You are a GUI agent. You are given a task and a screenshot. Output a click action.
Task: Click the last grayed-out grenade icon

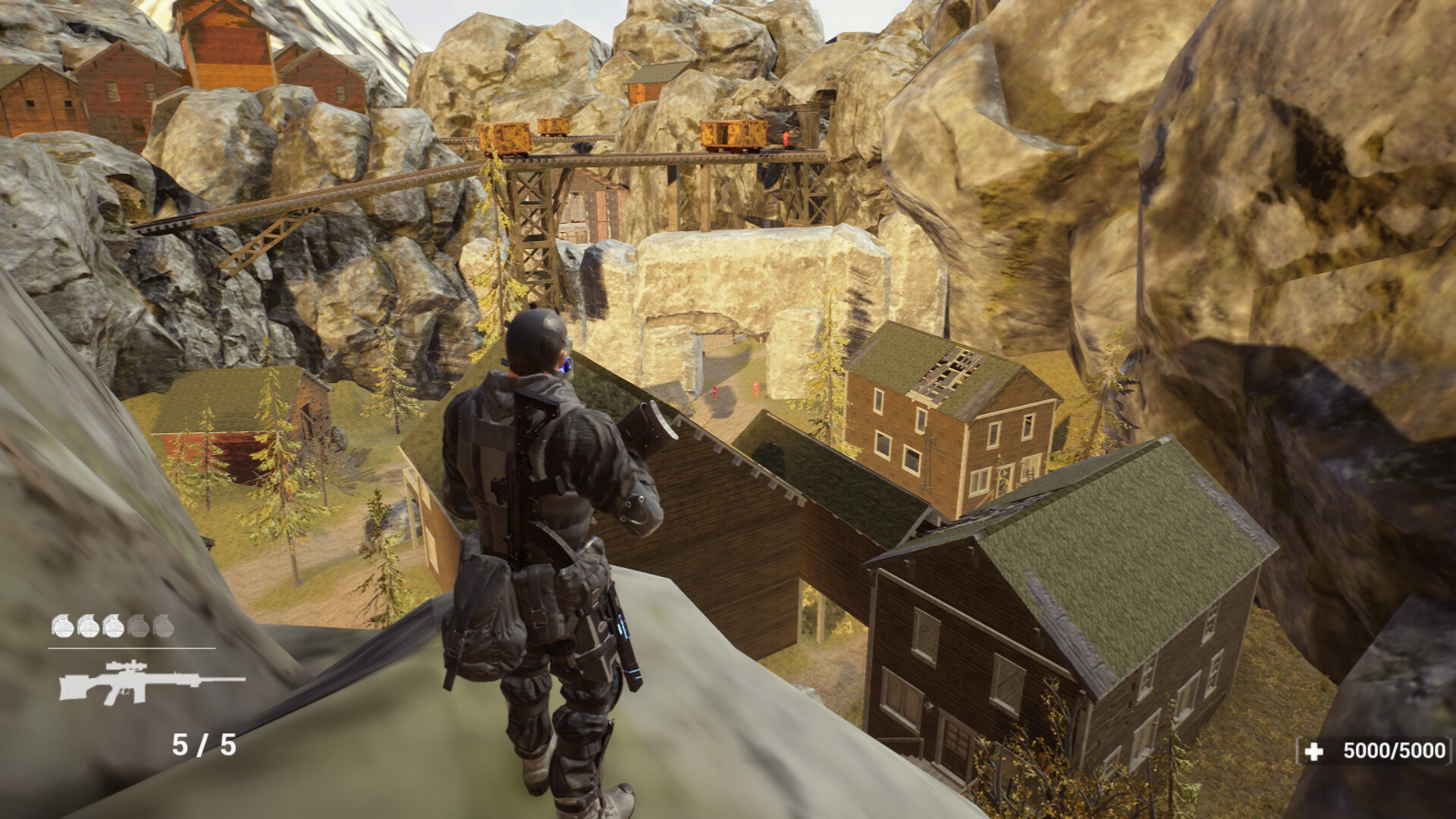(x=165, y=626)
